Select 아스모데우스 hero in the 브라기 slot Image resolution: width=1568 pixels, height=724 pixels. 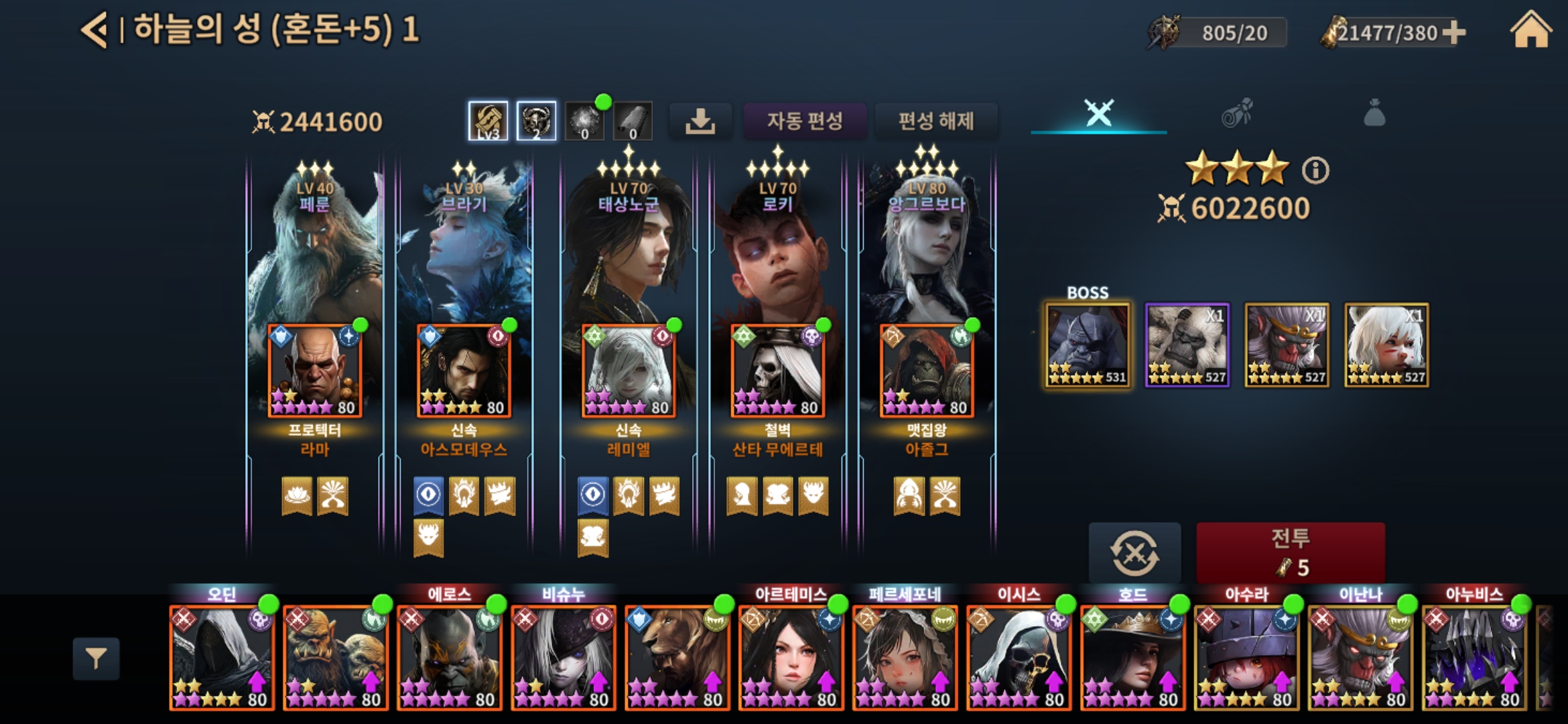tap(464, 371)
